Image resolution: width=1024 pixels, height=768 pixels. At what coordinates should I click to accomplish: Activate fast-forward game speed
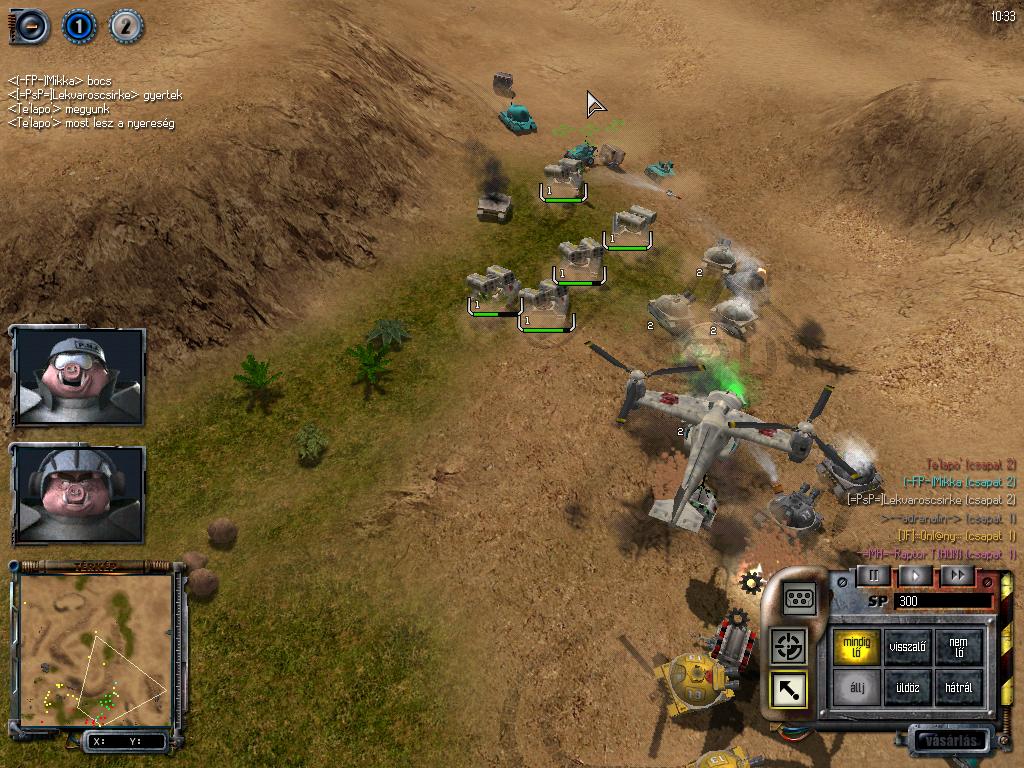pyautogui.click(x=957, y=576)
